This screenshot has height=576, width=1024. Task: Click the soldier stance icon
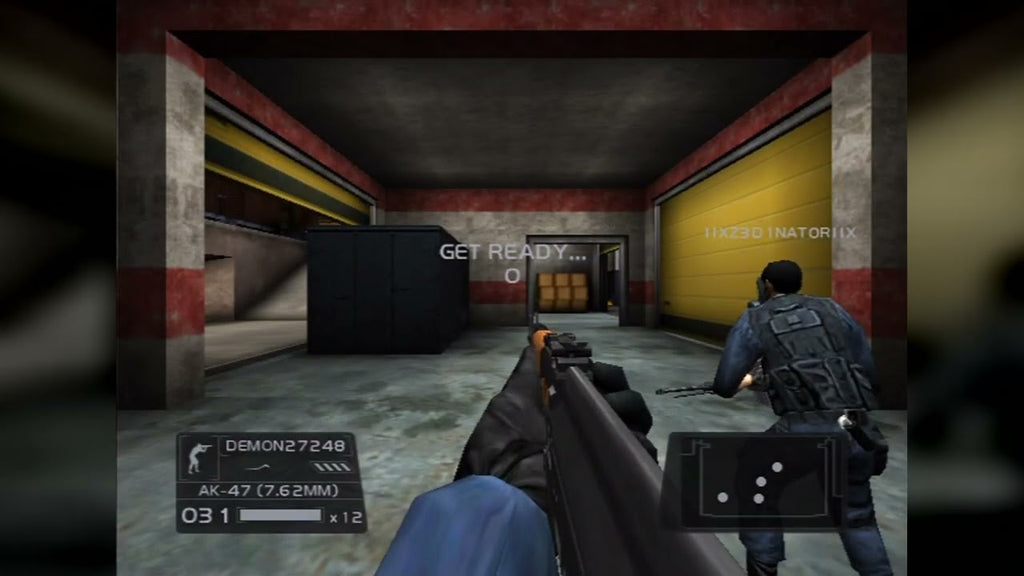click(x=196, y=457)
